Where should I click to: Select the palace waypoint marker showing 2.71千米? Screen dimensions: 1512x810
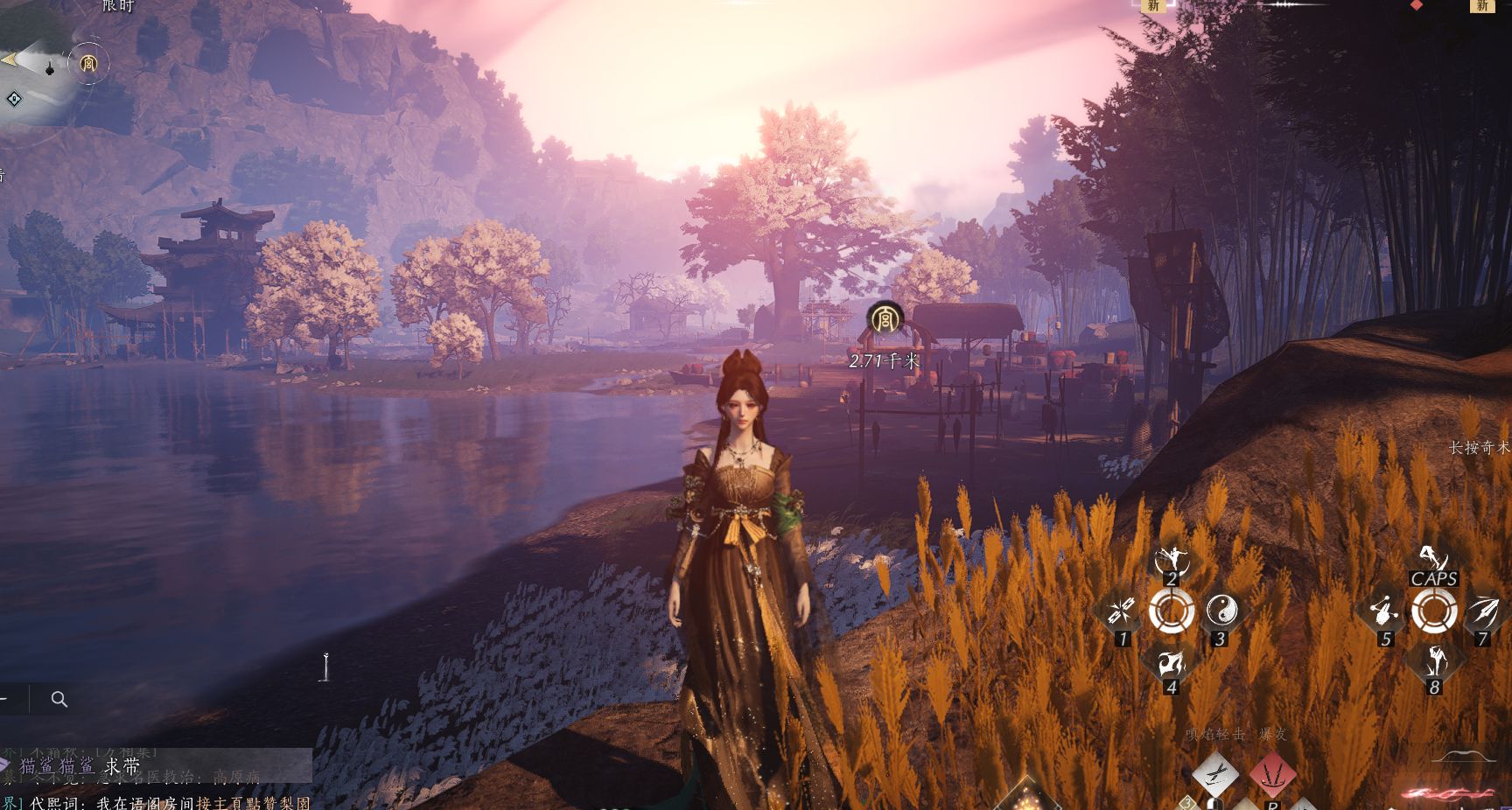coord(885,319)
